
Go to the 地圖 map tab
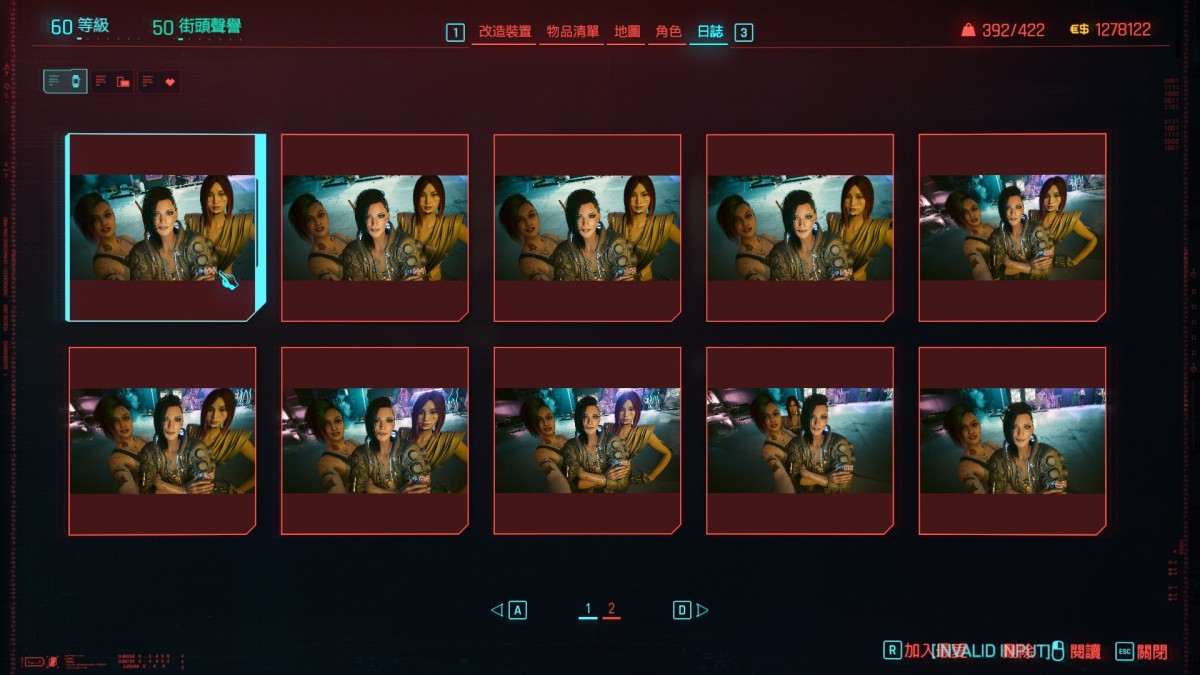point(626,32)
